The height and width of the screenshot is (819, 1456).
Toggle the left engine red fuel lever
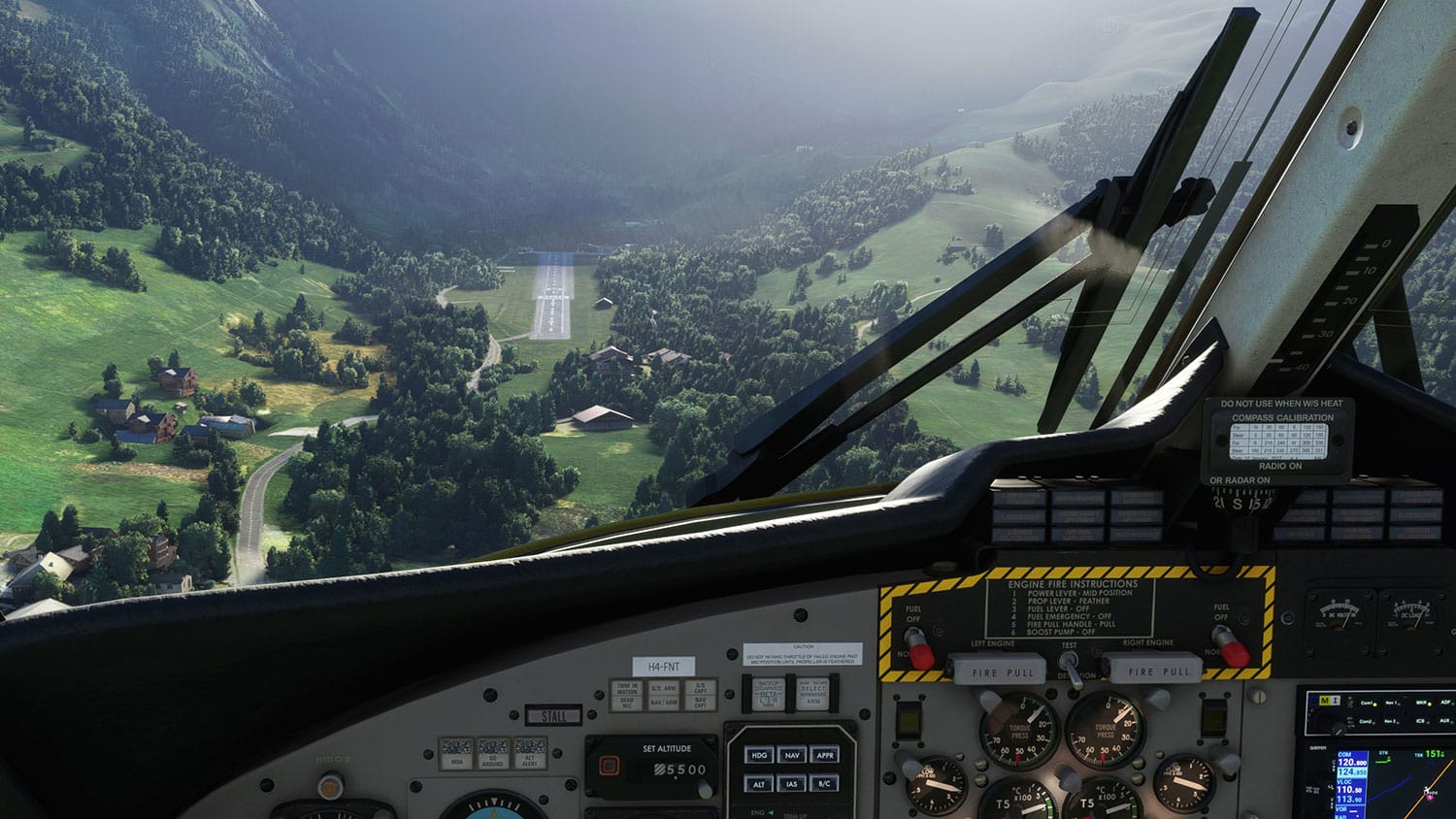(916, 648)
